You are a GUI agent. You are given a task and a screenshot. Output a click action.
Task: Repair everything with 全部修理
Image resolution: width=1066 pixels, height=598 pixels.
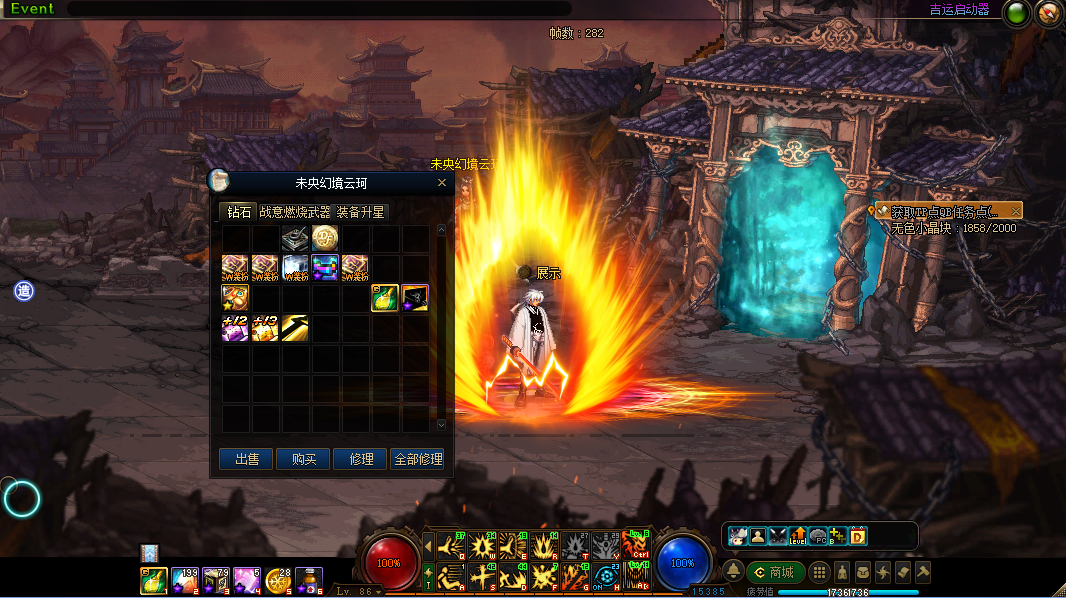pyautogui.click(x=418, y=459)
